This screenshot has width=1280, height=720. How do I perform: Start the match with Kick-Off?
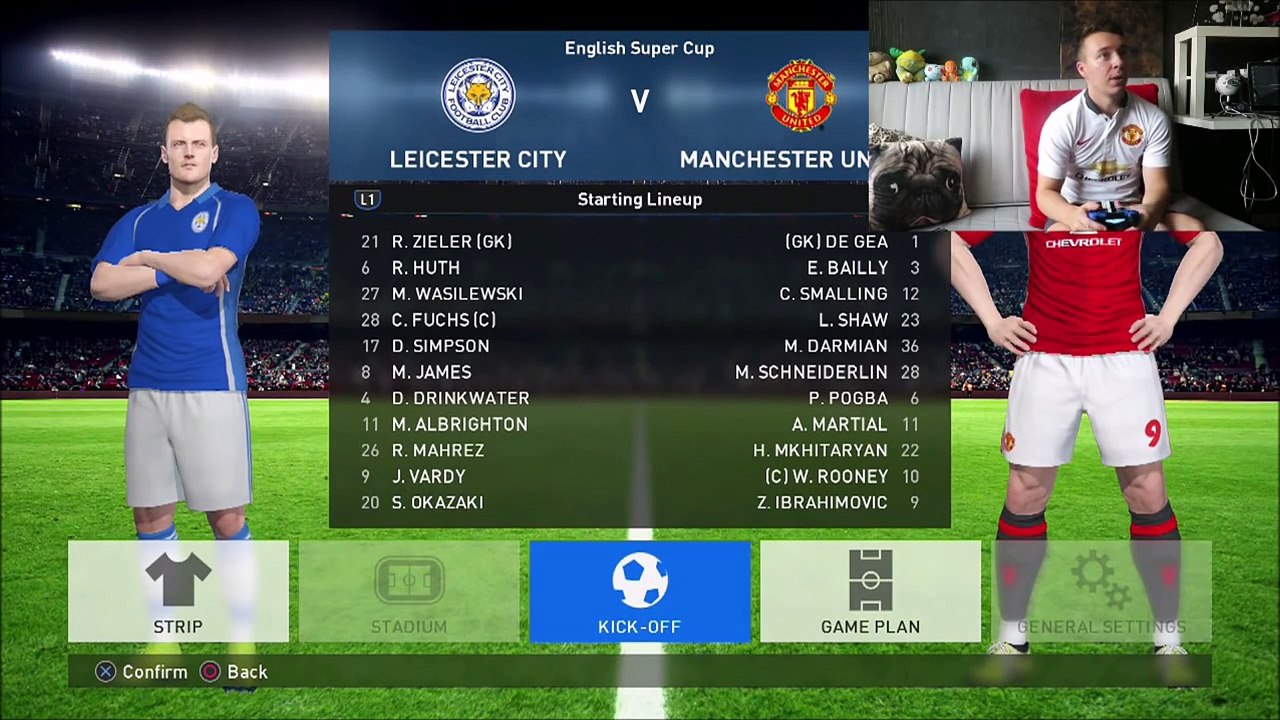click(640, 592)
